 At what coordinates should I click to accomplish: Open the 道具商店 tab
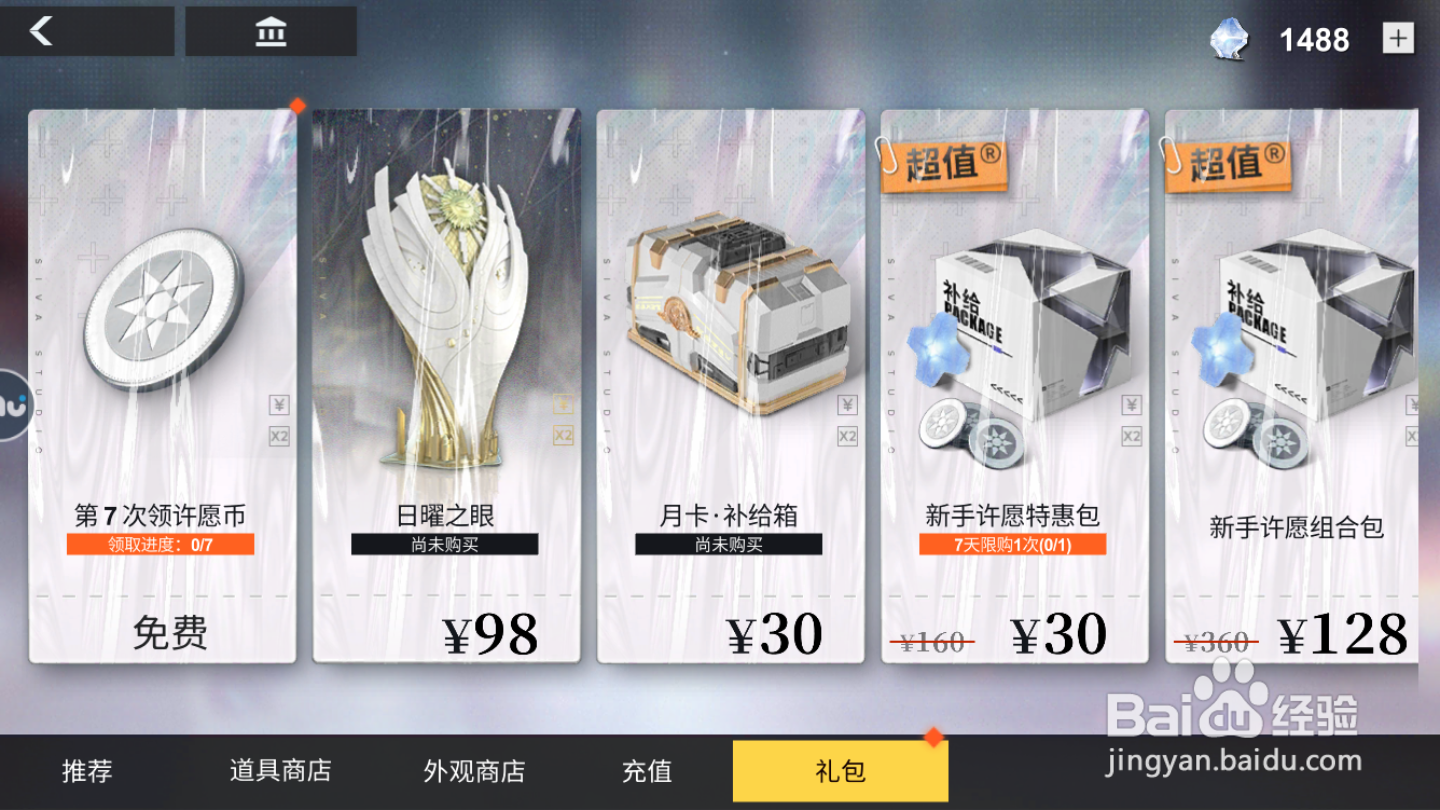283,771
